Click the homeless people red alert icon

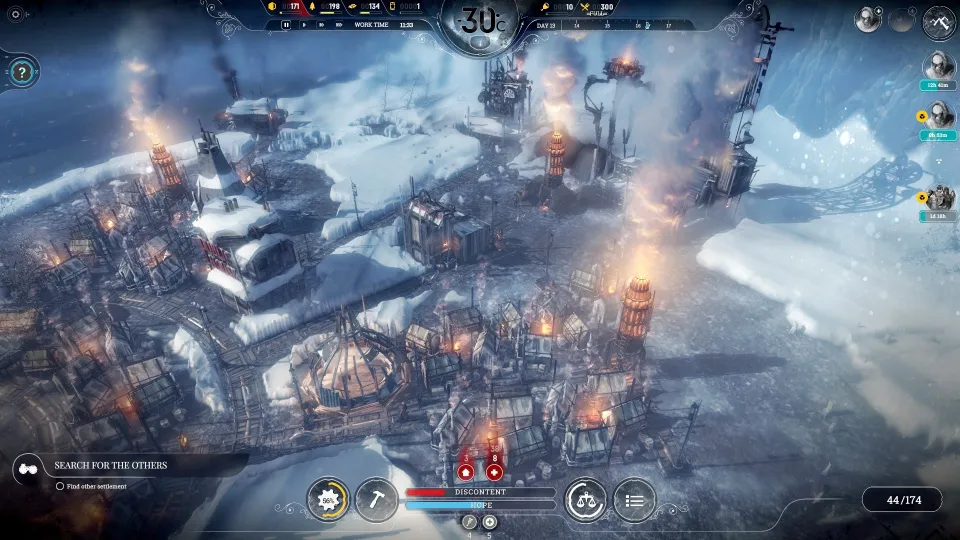click(466, 471)
